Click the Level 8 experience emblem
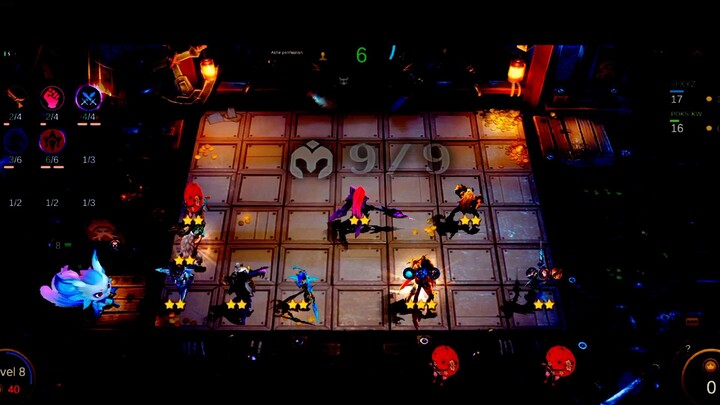The image size is (720, 405). [x=14, y=375]
